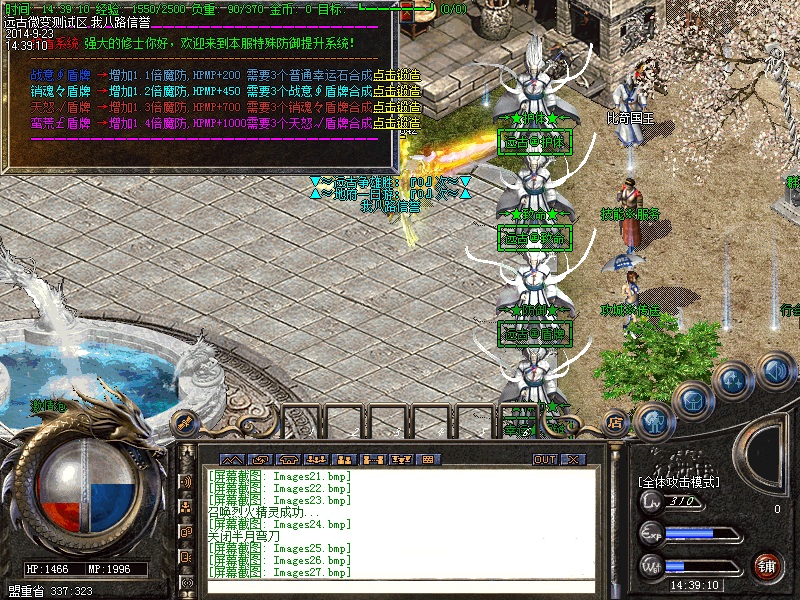Open the orange 店 shop button
The image size is (800, 600).
click(616, 421)
